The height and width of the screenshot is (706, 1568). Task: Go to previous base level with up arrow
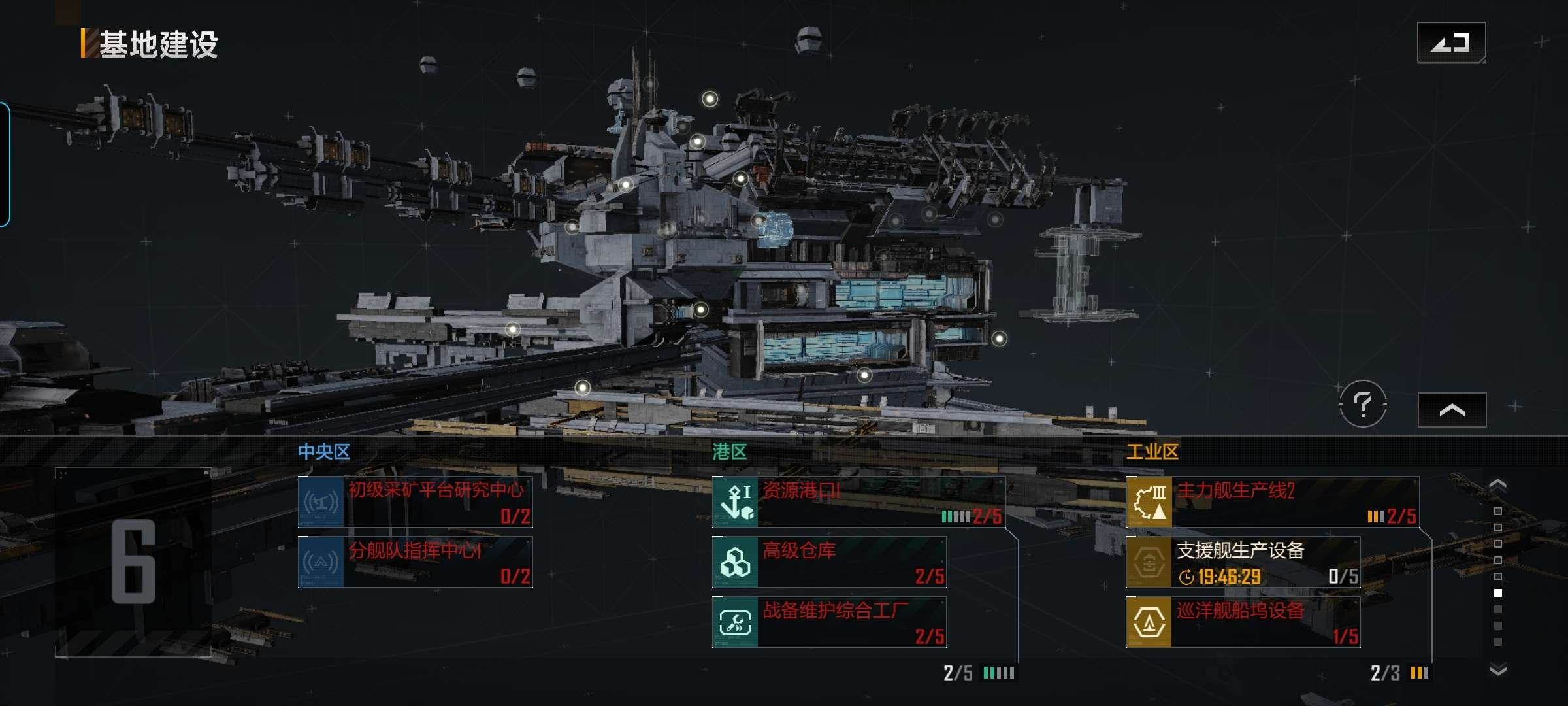[1497, 485]
